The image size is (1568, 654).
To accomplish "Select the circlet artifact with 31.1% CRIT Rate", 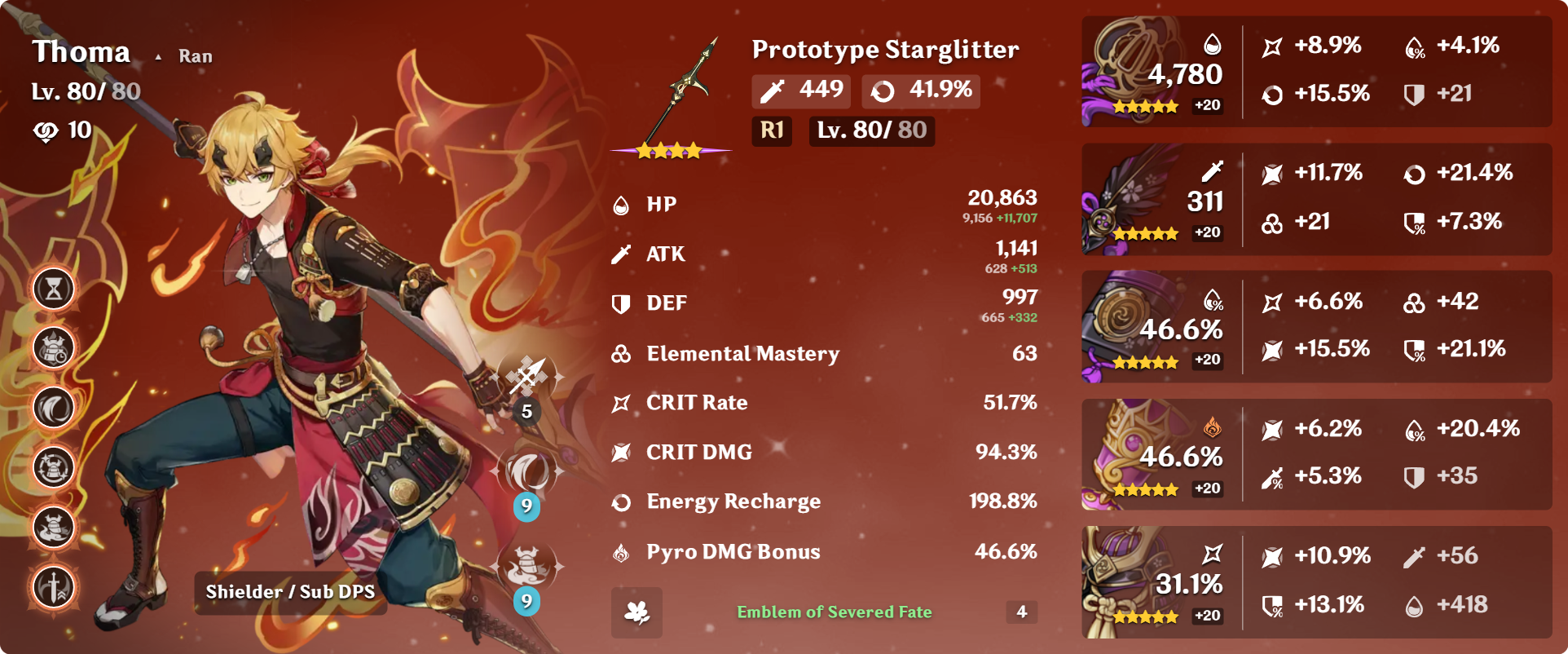I will pos(1133,581).
